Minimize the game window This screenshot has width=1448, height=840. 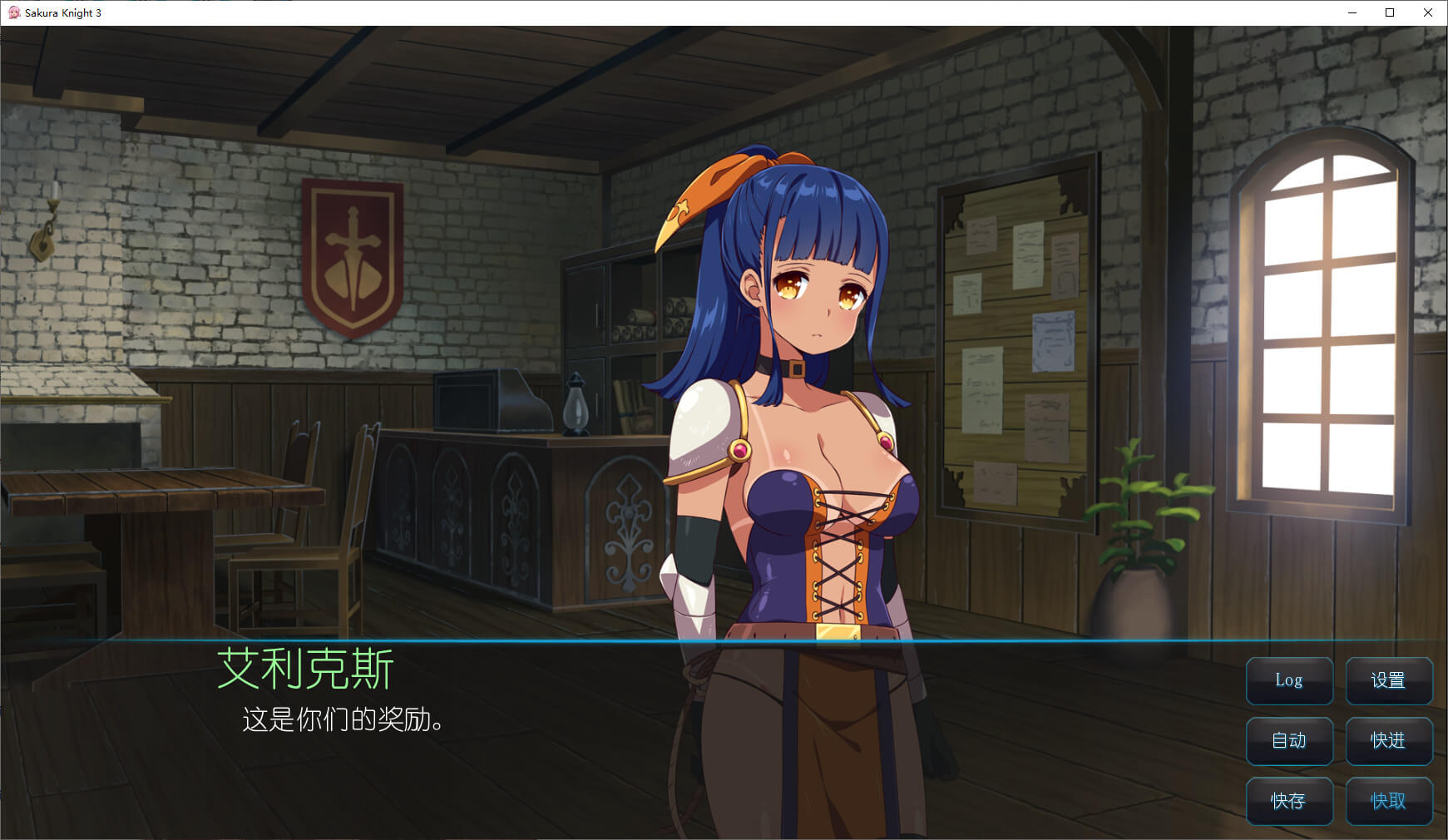click(1352, 12)
